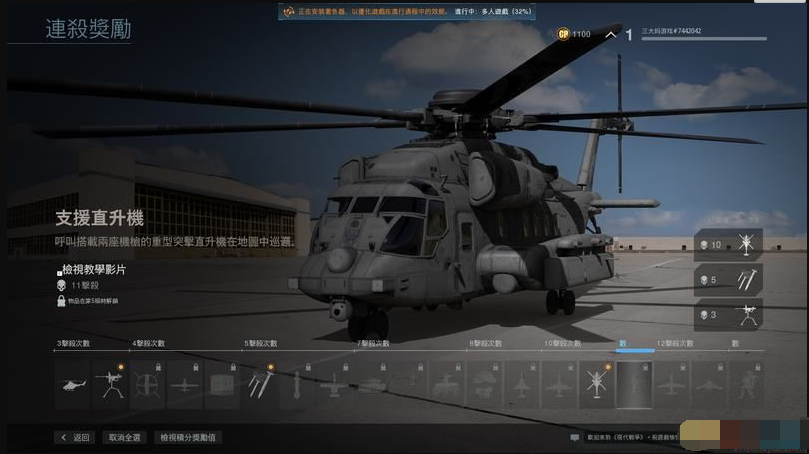
Task: Select the soldier killstreak tile
Action: click(x=745, y=385)
